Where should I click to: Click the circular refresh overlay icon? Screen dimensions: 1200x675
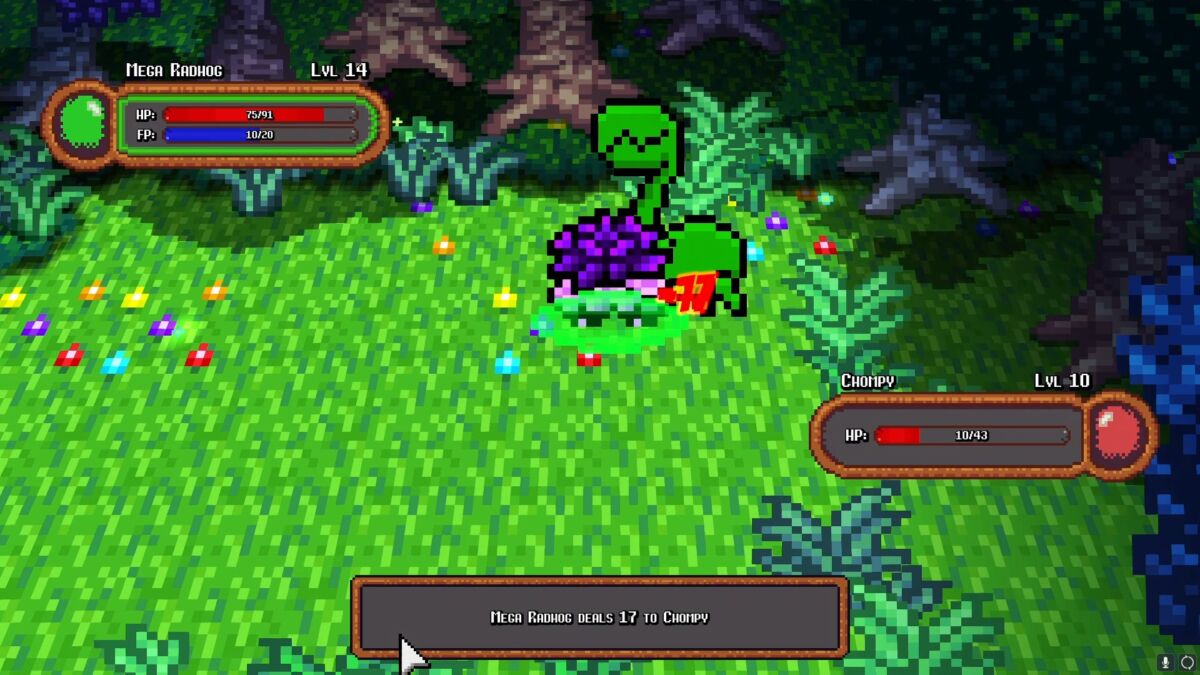(1187, 662)
